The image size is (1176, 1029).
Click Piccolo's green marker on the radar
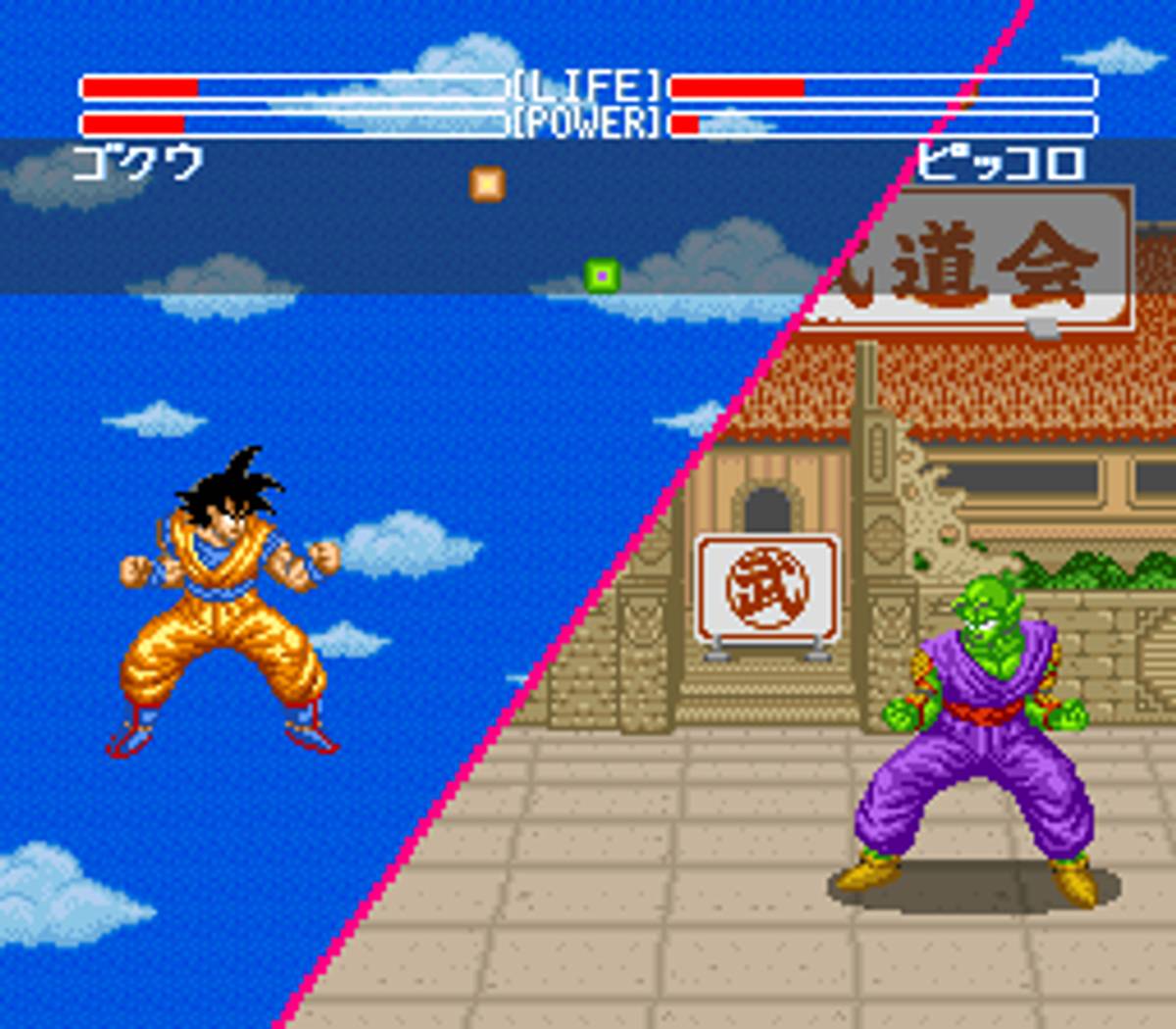tap(602, 275)
